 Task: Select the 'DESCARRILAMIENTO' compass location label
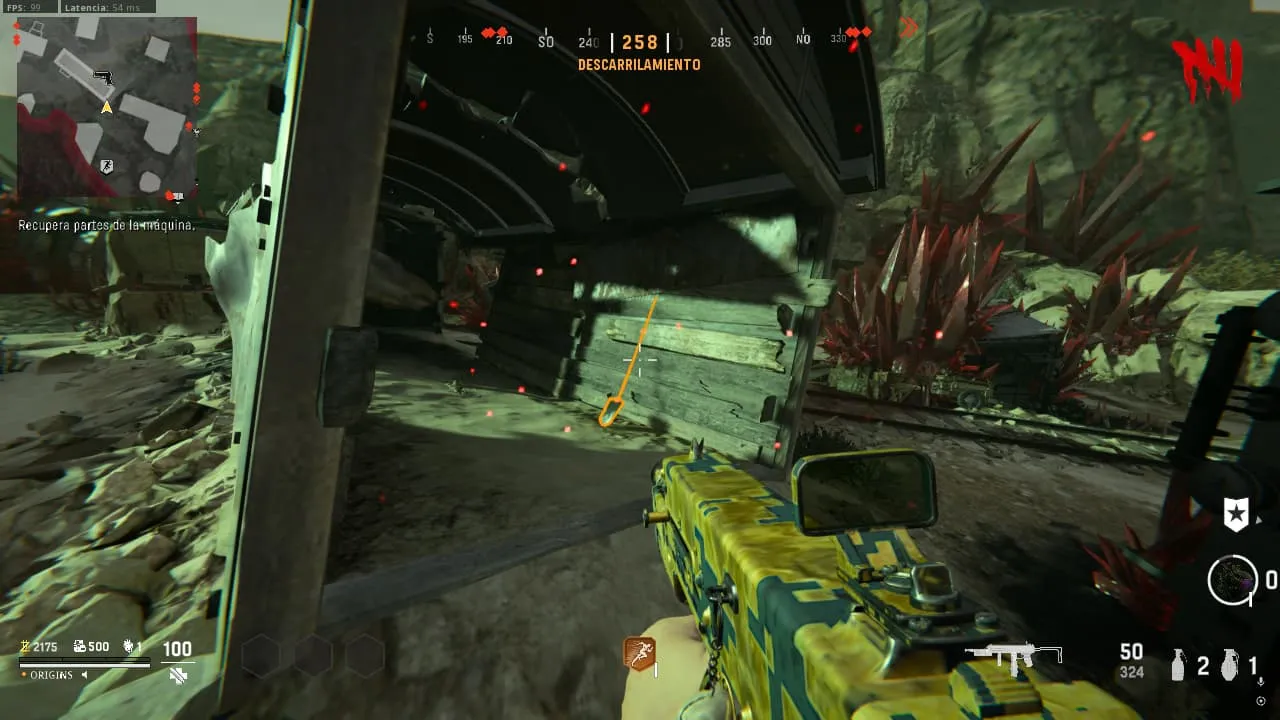(x=639, y=65)
